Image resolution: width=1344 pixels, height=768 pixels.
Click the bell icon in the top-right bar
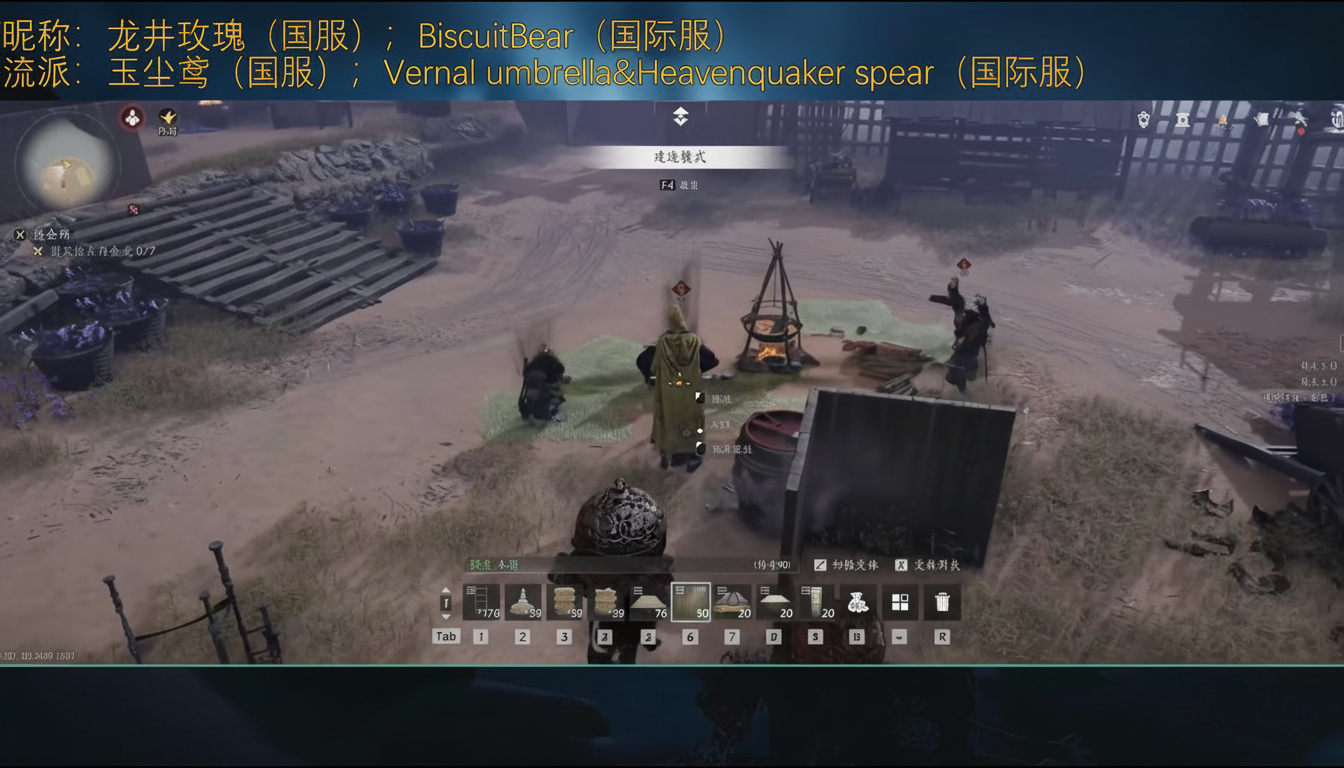pyautogui.click(x=1143, y=118)
